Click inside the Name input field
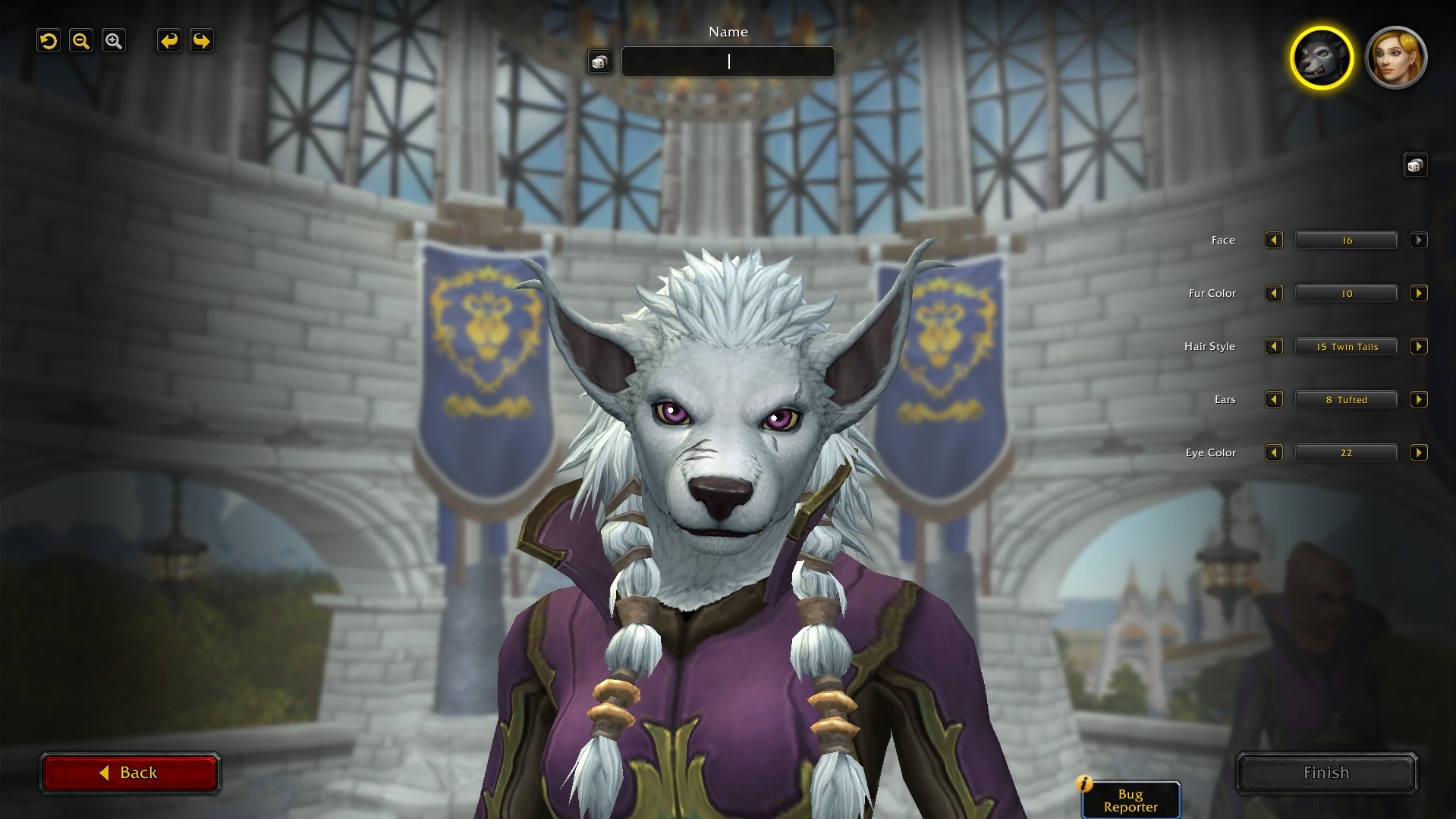 728,61
